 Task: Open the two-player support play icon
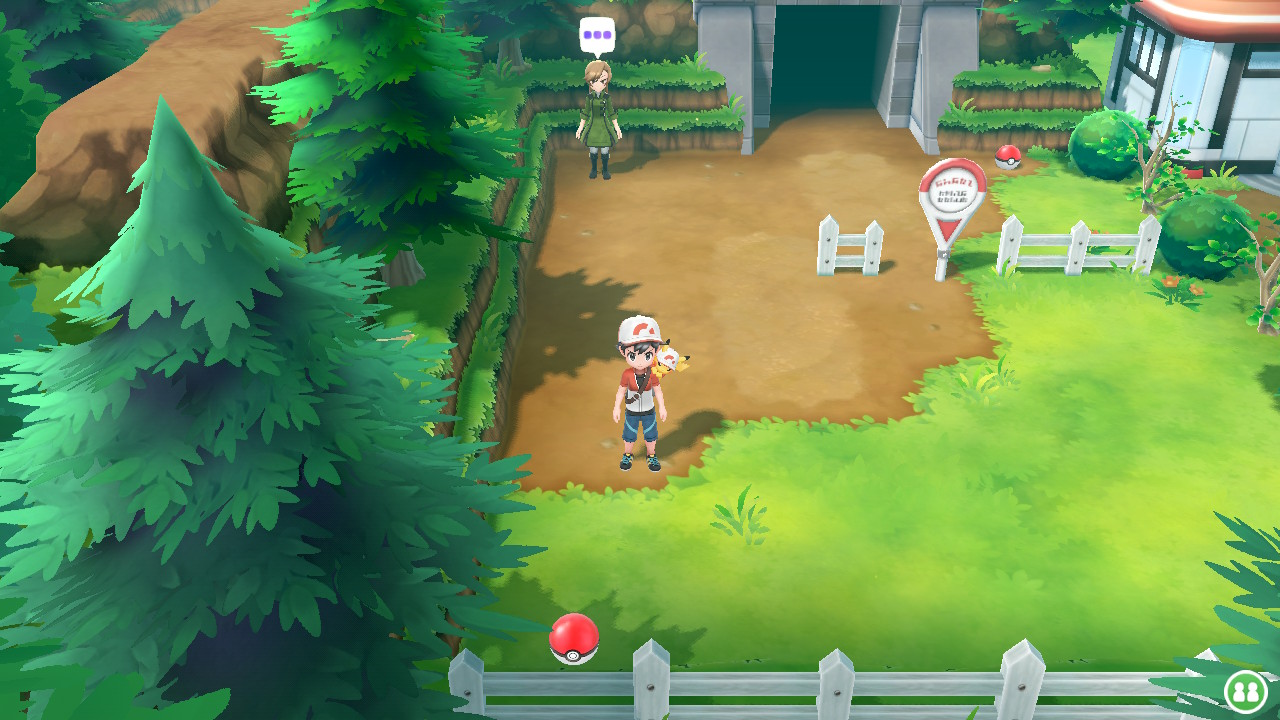point(1245,691)
